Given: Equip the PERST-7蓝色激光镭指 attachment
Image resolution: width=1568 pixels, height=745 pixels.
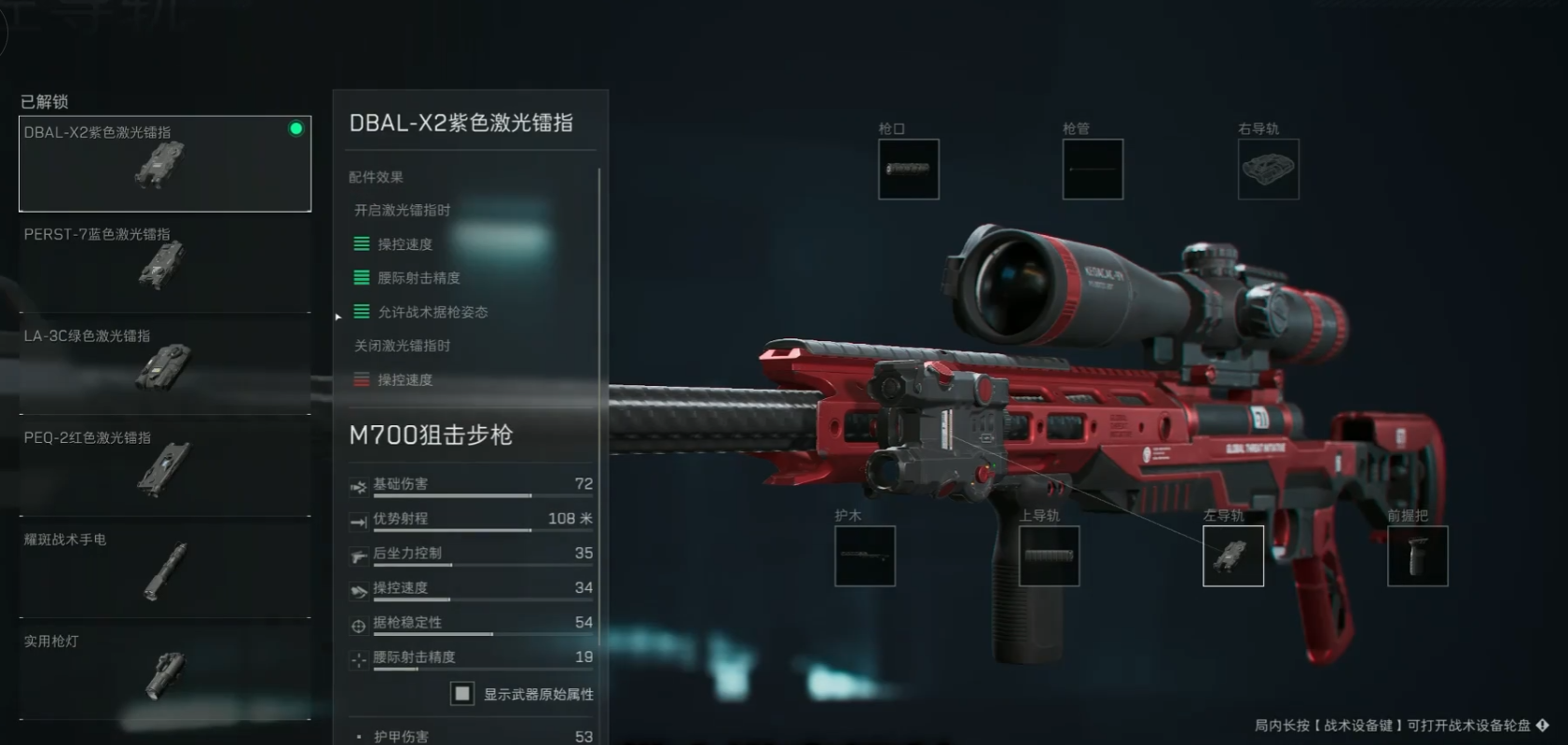Looking at the screenshot, I should coord(164,264).
